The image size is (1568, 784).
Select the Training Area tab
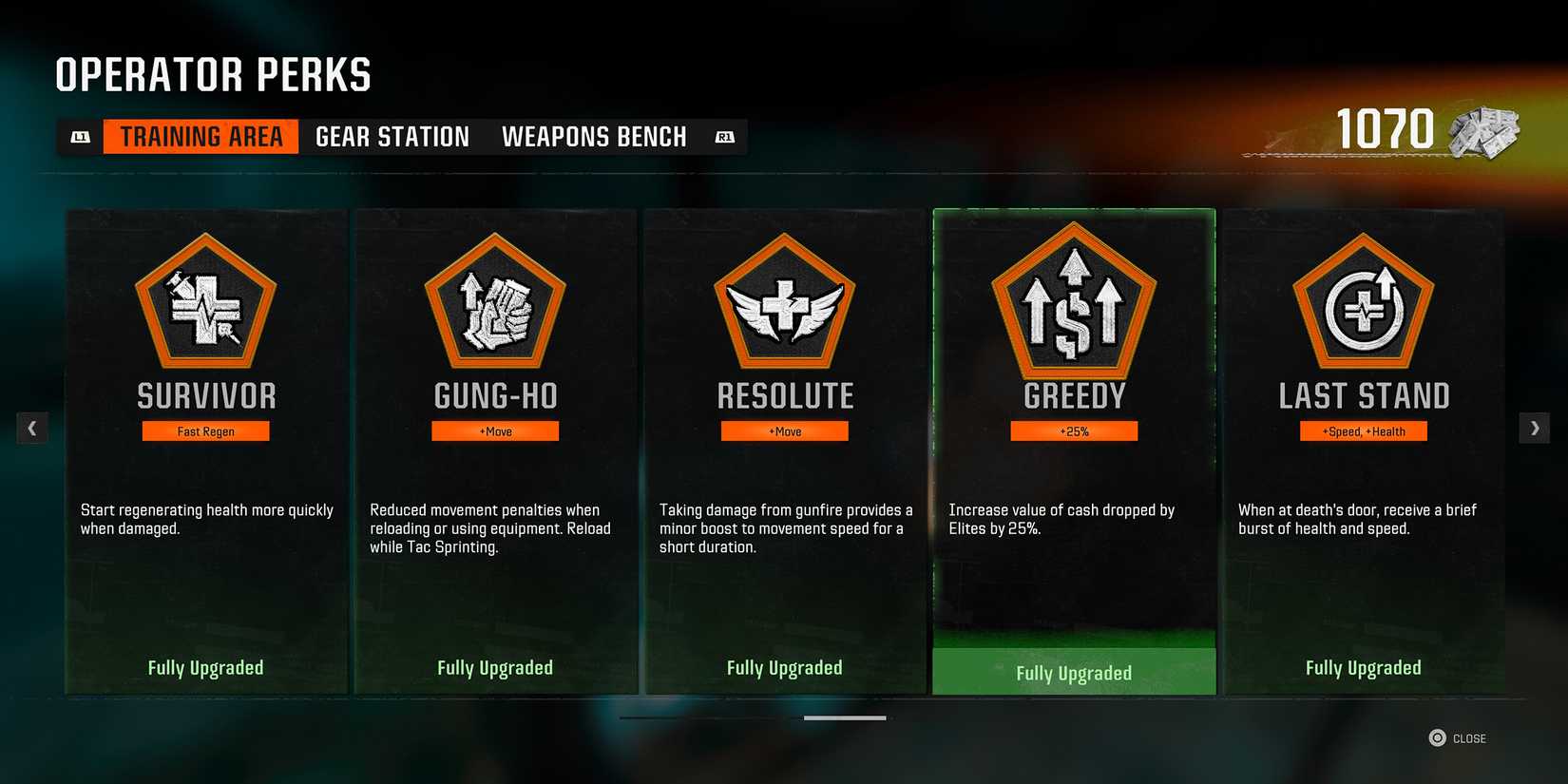click(x=200, y=136)
